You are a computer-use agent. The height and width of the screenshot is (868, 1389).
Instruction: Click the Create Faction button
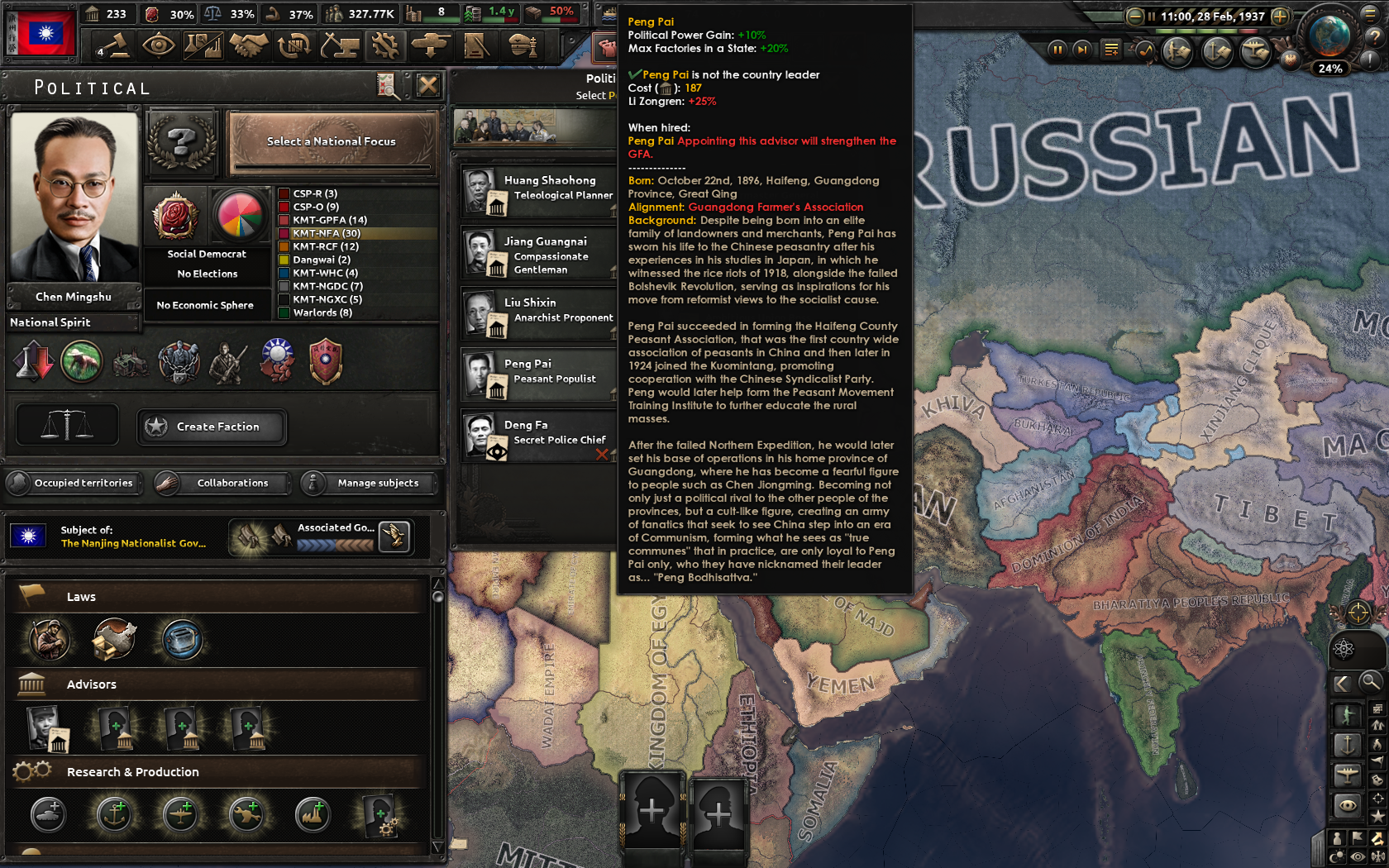[212, 427]
